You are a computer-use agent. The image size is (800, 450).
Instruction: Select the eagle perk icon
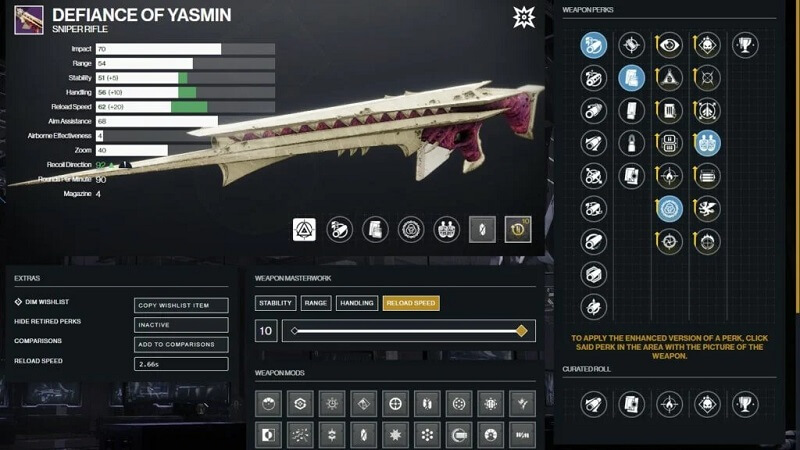[x=707, y=209]
